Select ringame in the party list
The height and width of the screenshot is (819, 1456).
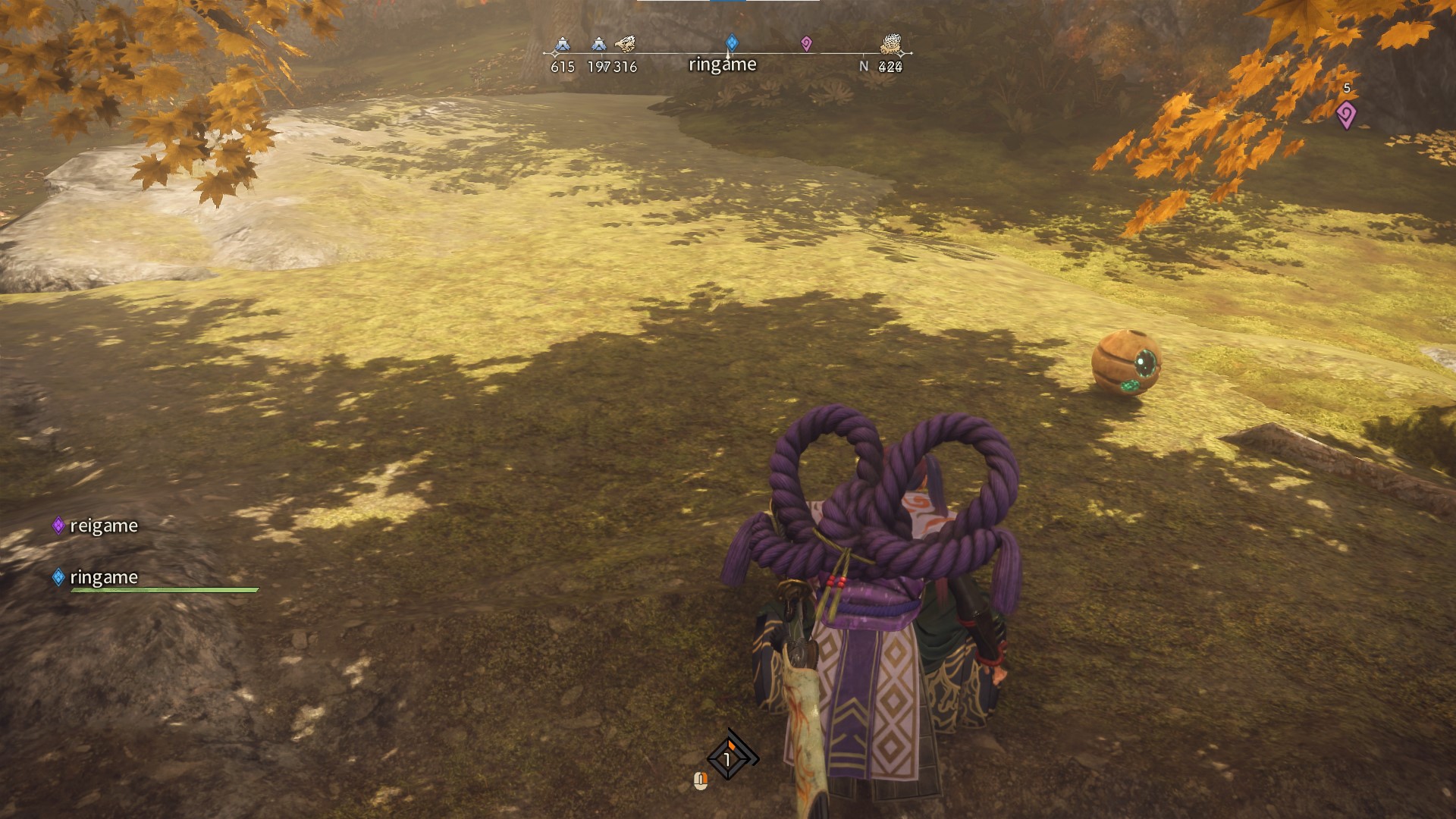pyautogui.click(x=103, y=577)
